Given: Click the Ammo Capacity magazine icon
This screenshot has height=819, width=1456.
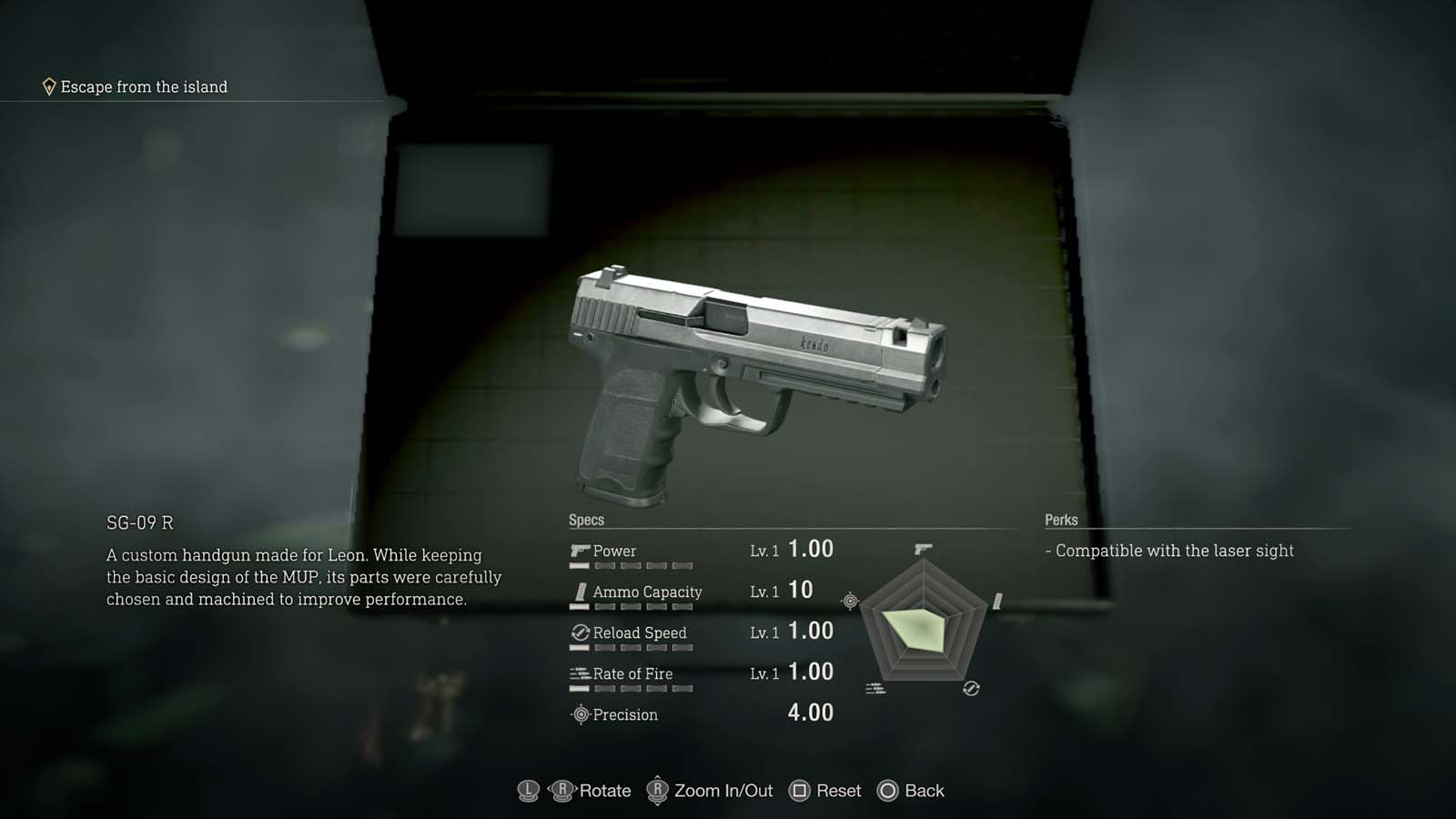Looking at the screenshot, I should [x=580, y=591].
